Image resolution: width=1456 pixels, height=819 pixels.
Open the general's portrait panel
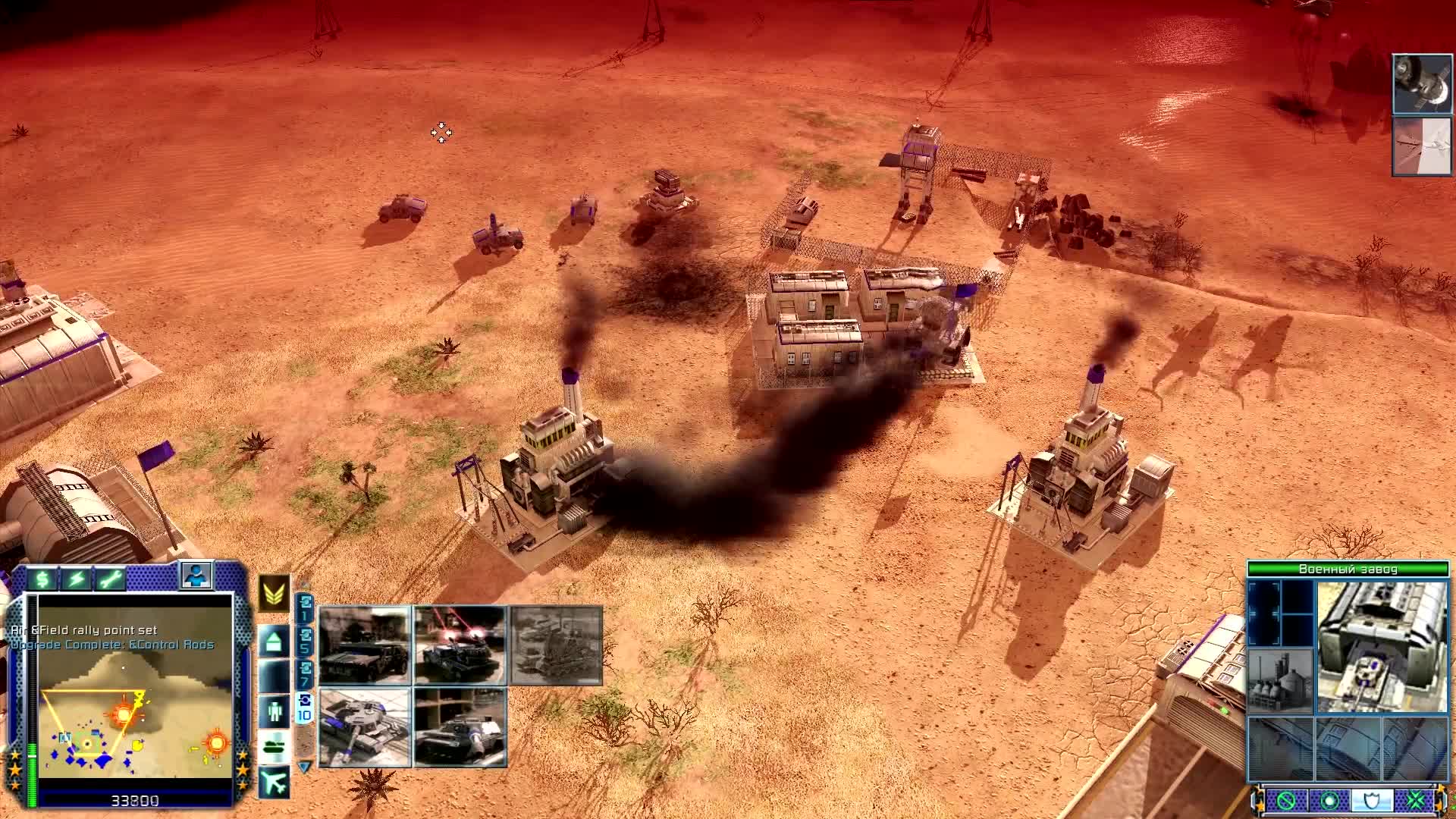(196, 579)
